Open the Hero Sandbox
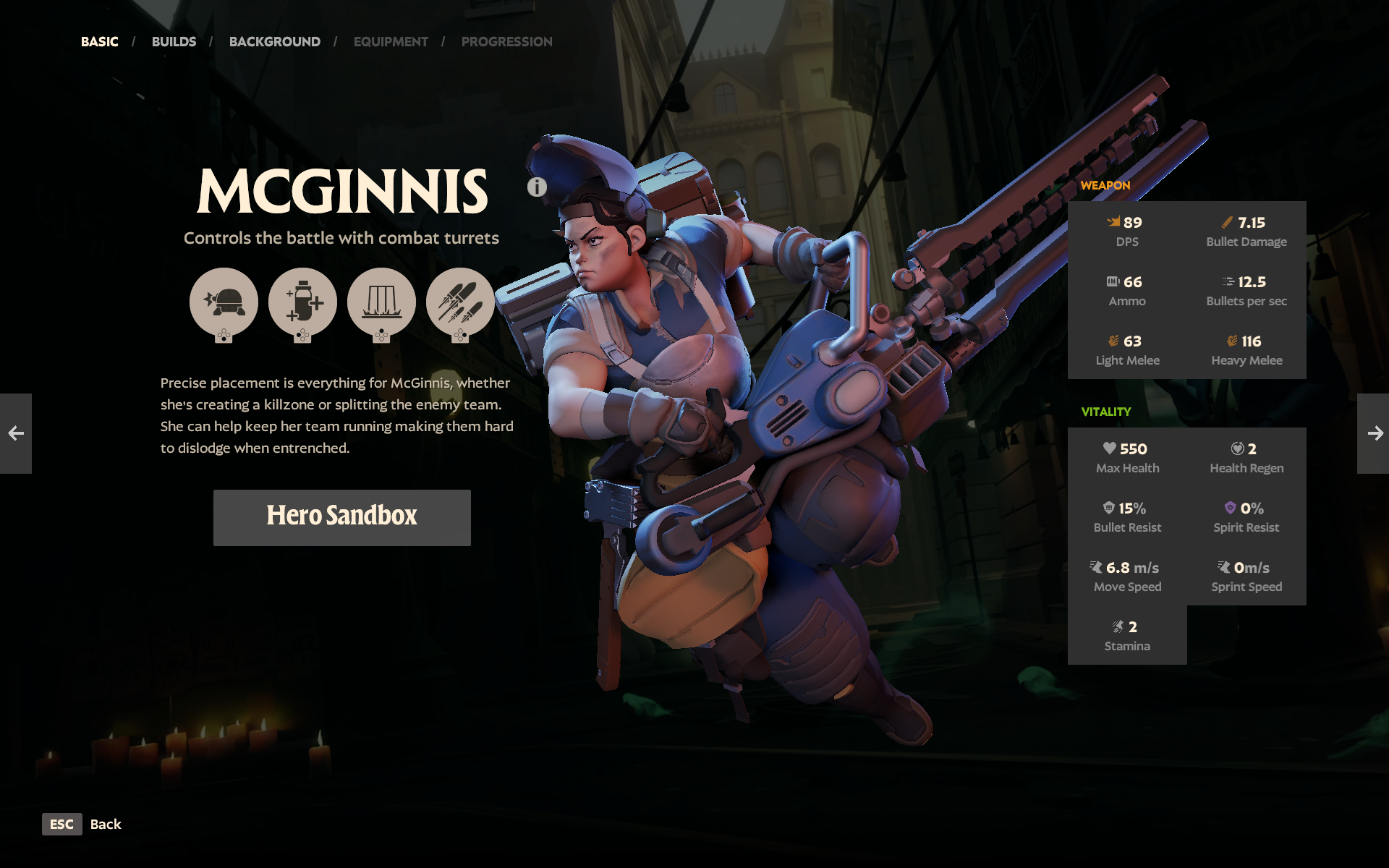 point(341,516)
